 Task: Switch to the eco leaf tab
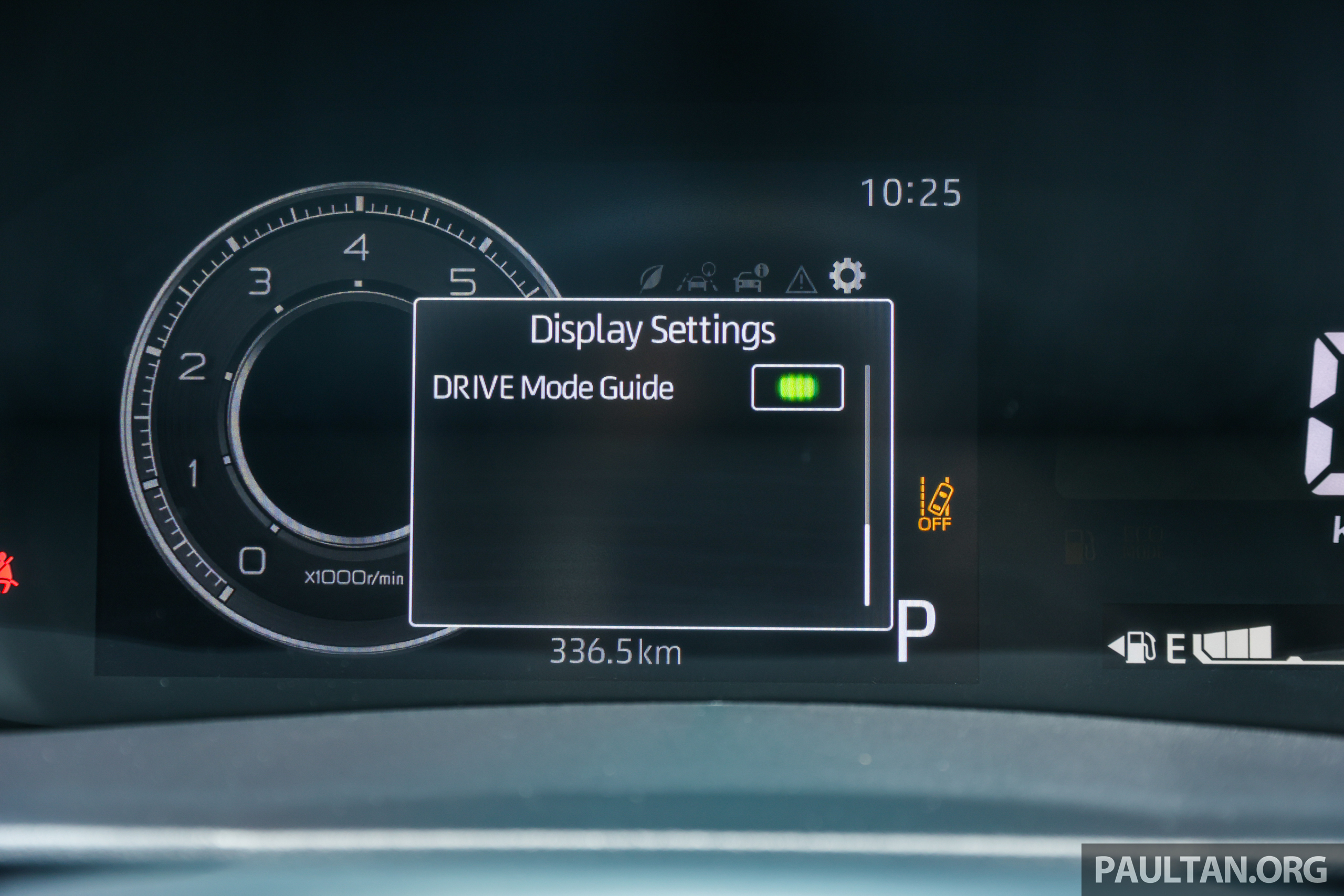point(652,278)
